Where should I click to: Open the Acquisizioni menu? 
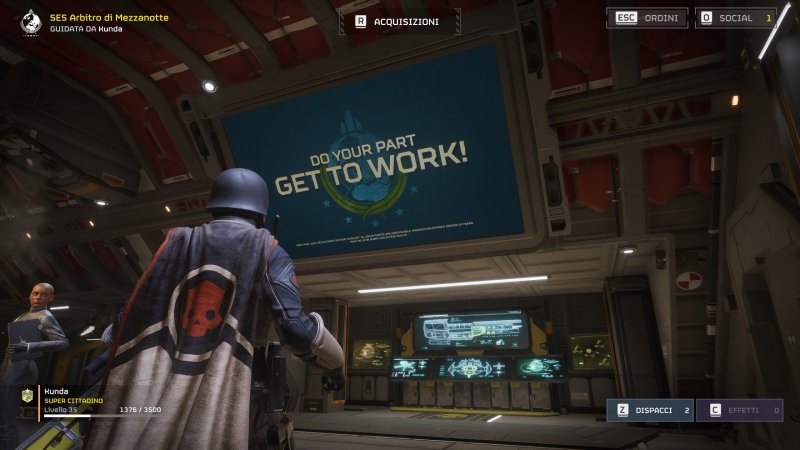[x=400, y=21]
